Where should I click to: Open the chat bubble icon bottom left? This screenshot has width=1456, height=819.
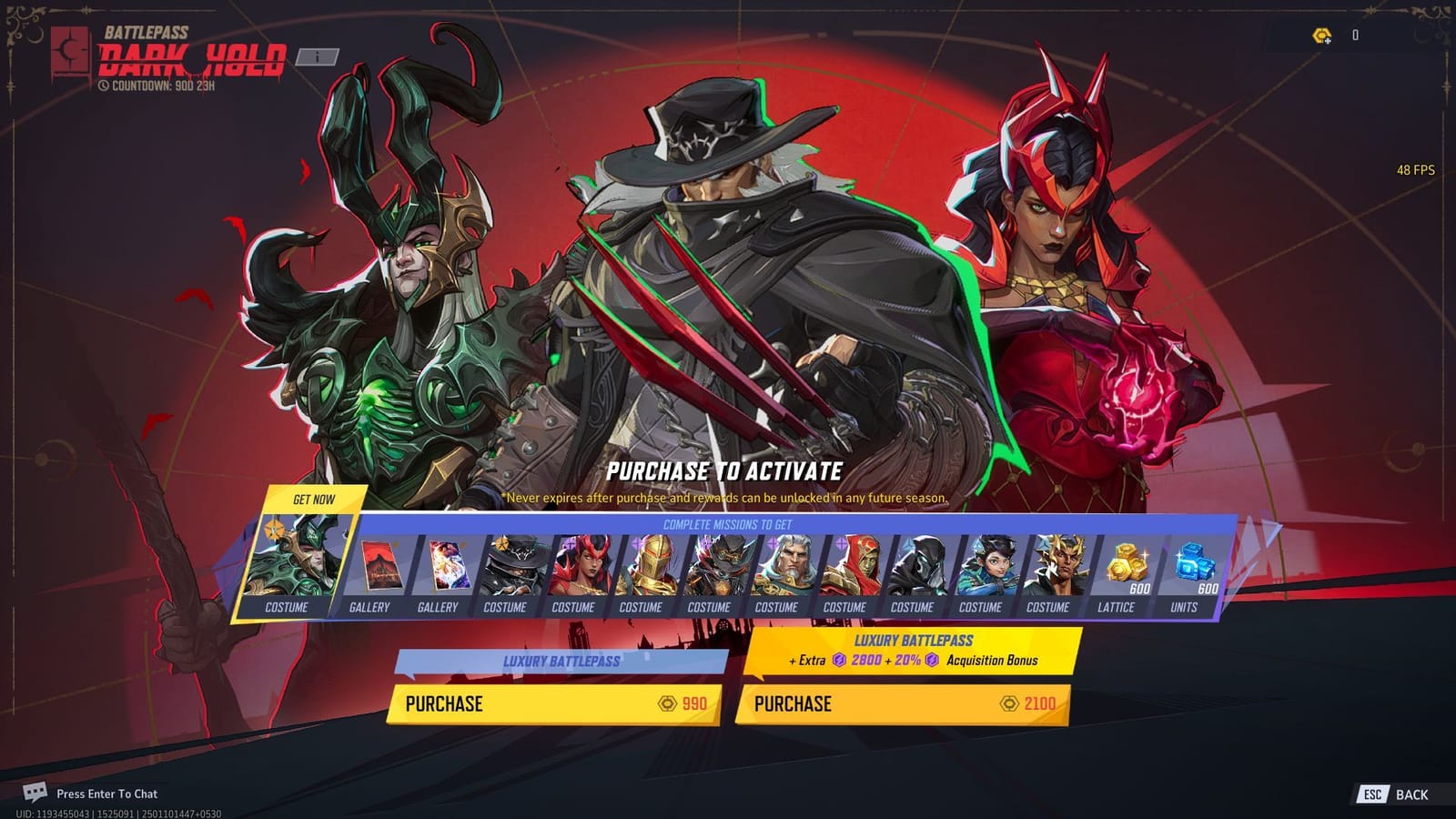click(35, 794)
